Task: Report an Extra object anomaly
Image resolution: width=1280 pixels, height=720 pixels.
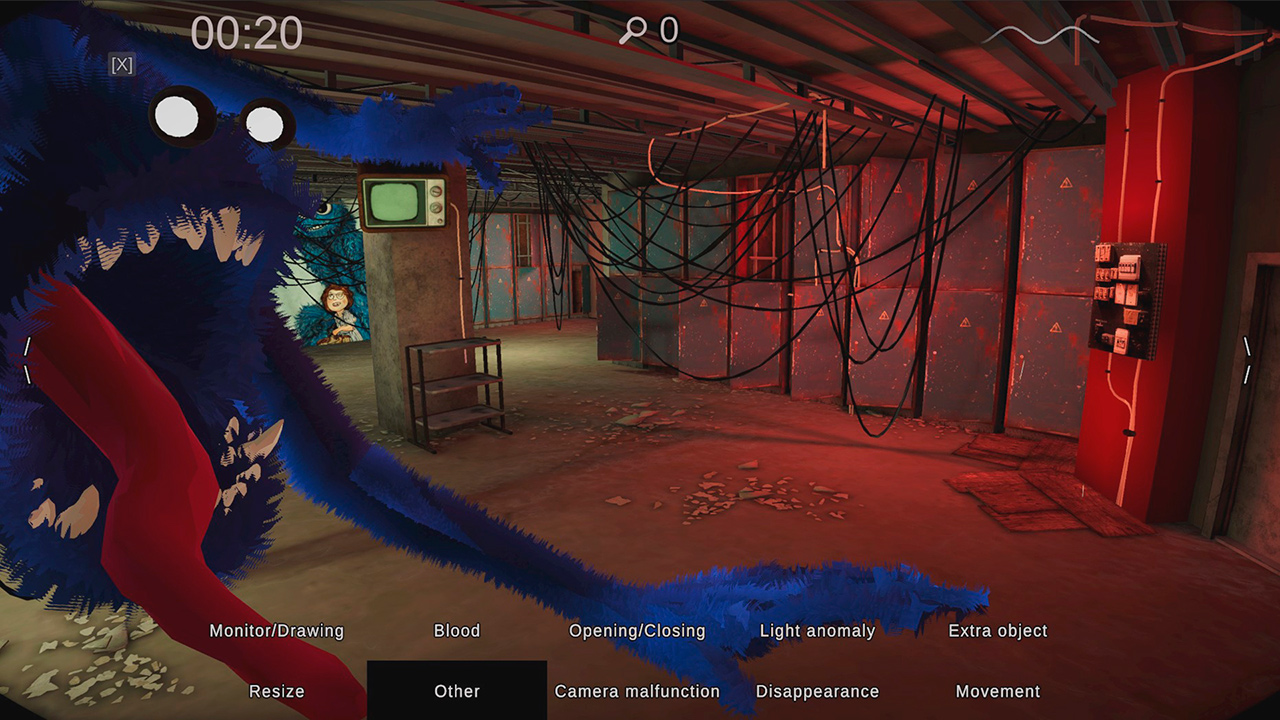Action: click(x=997, y=630)
